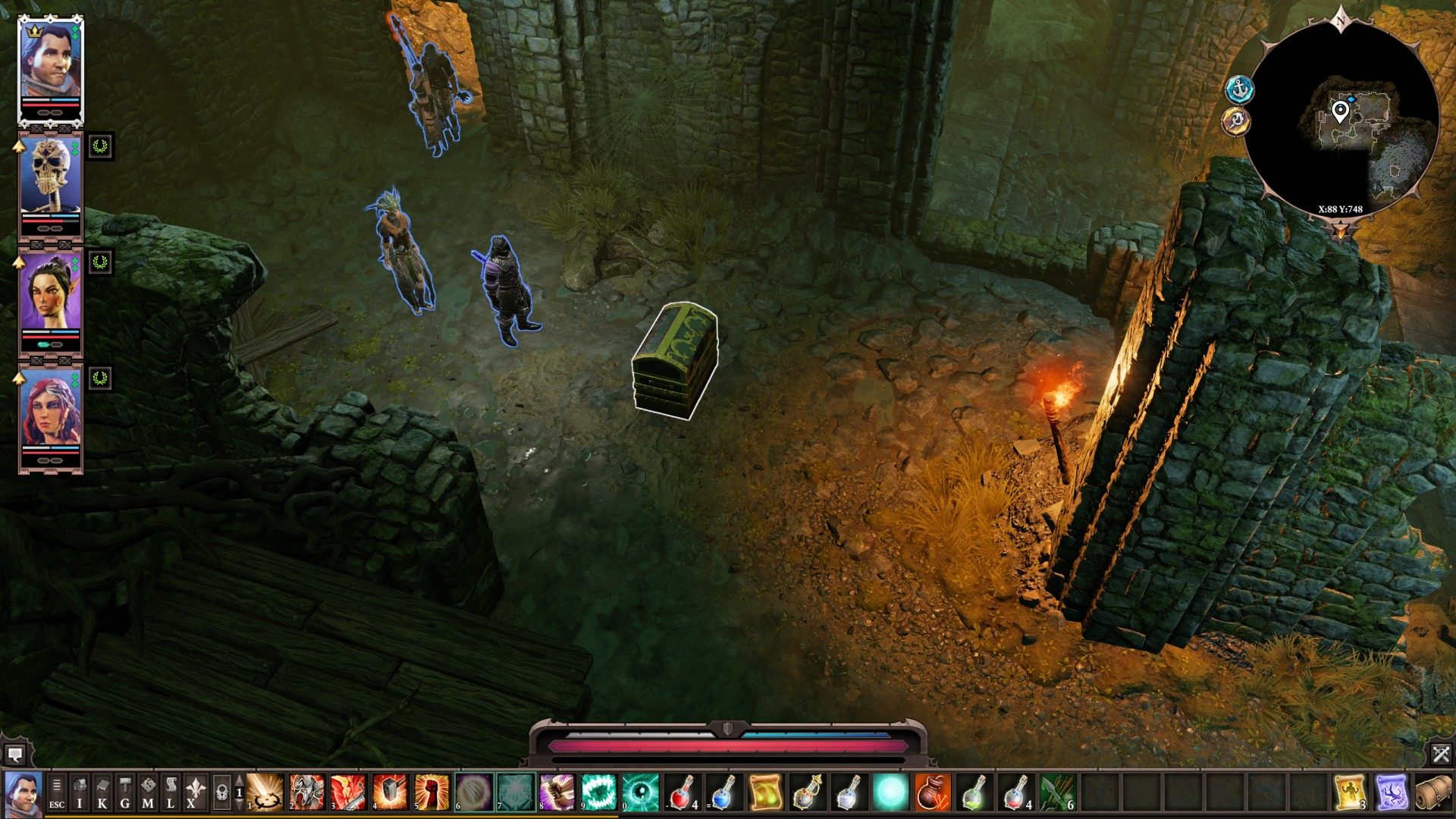Viewport: 1456px width, 819px height.
Task: Open the chat speech bubble button
Action: [14, 755]
